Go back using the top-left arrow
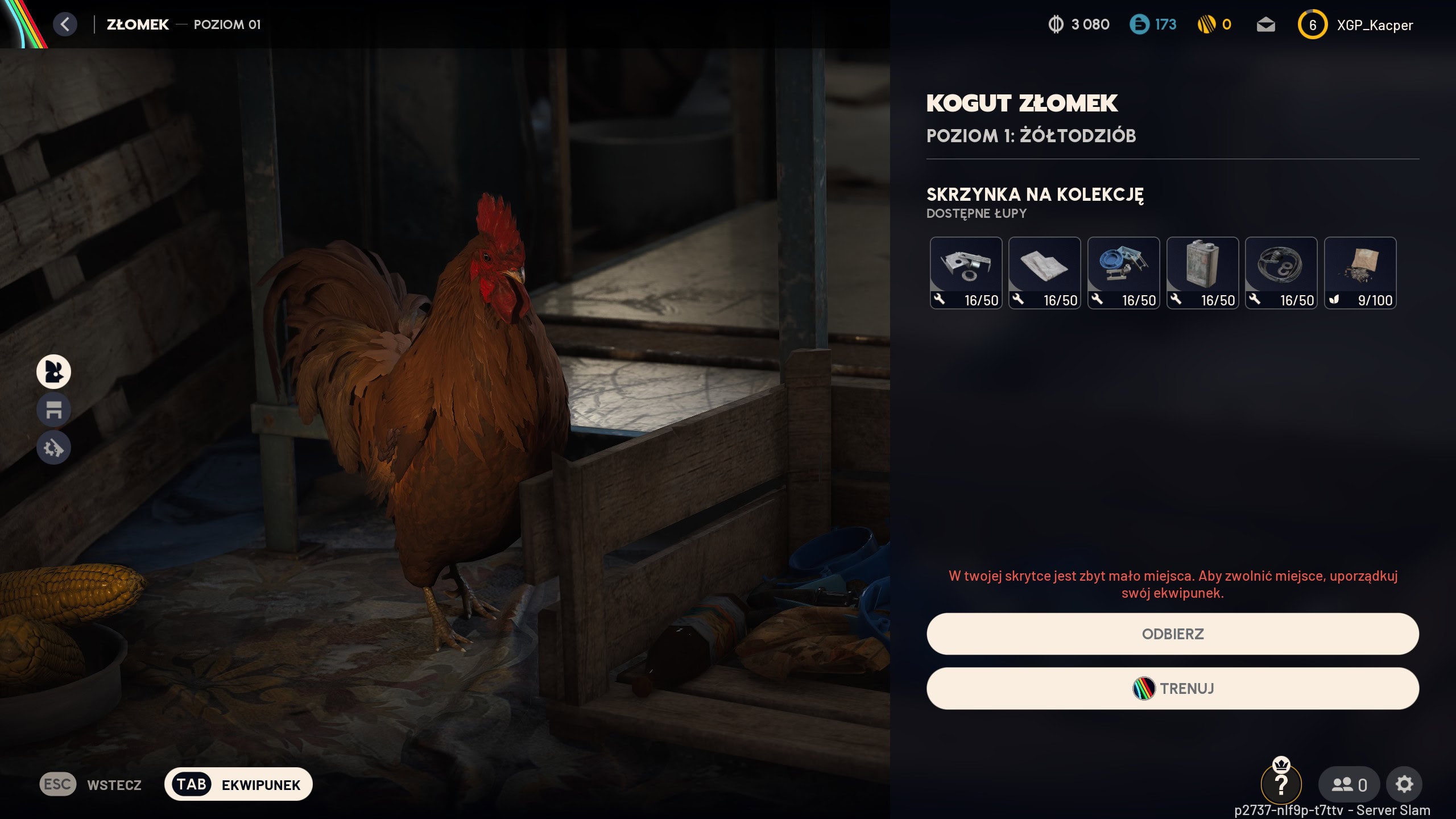Screen dimensions: 1456x819 click(x=65, y=24)
